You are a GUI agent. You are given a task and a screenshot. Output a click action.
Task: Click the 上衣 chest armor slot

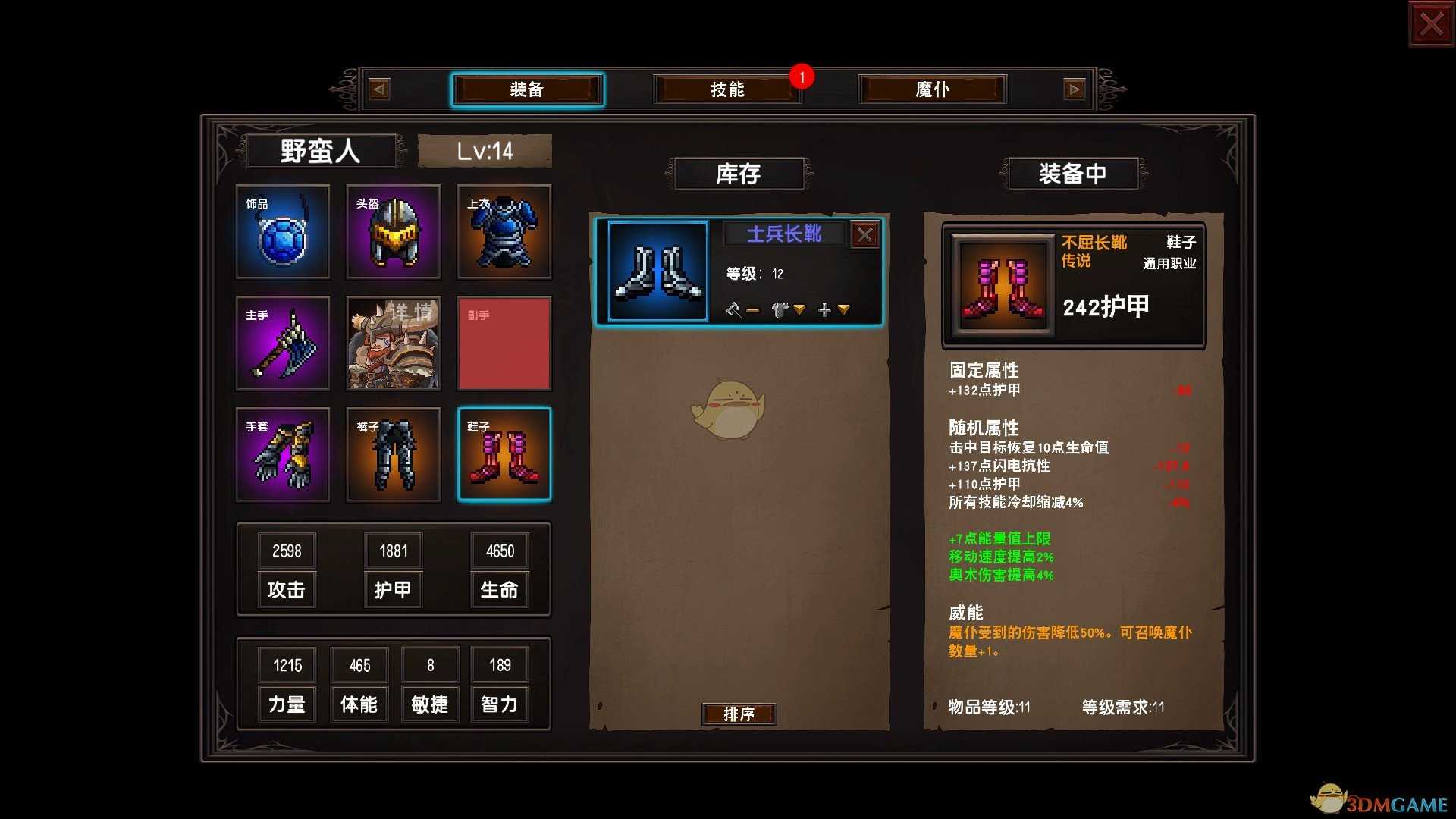click(504, 232)
